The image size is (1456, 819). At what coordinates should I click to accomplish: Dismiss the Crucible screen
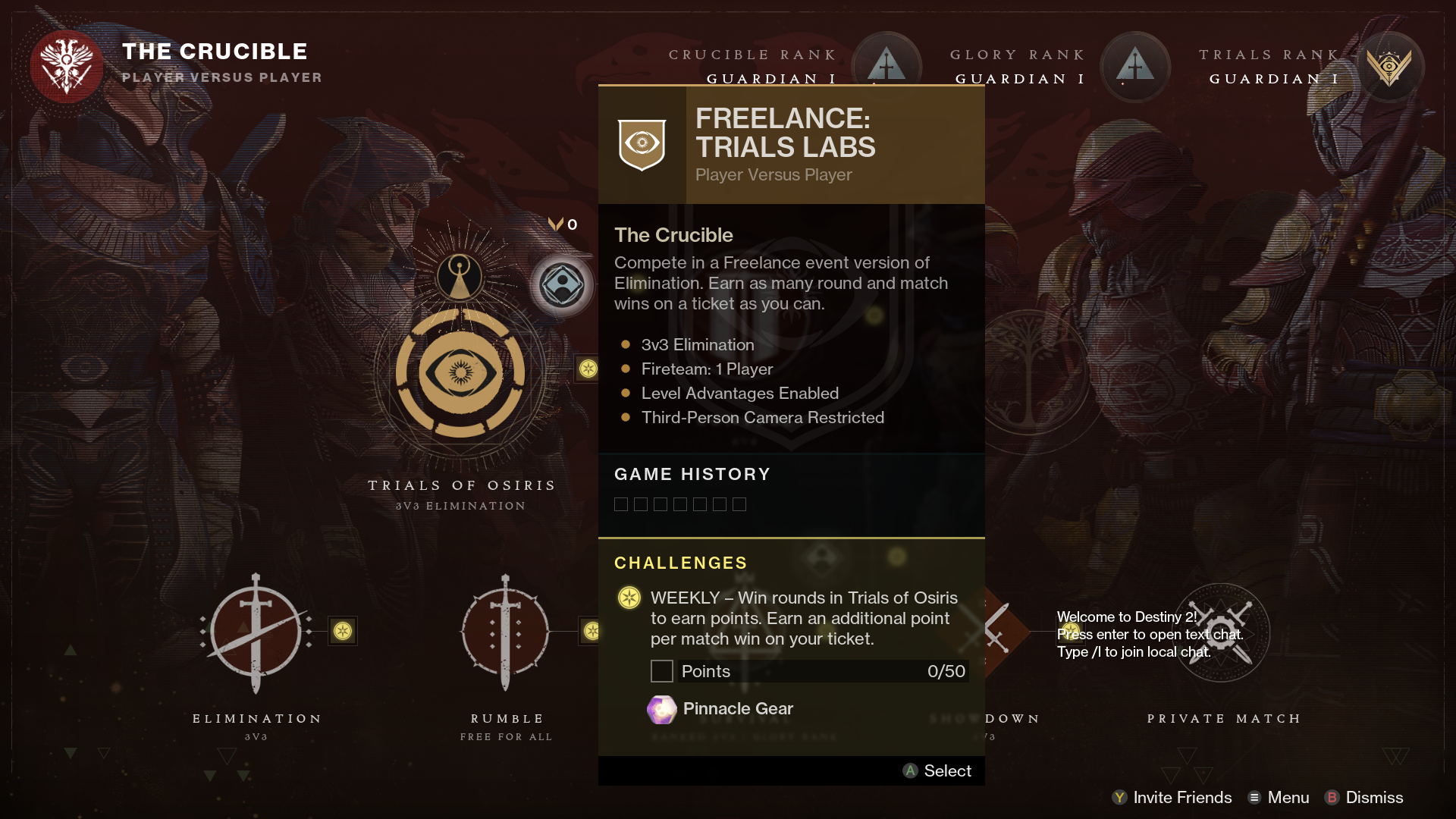(1363, 798)
